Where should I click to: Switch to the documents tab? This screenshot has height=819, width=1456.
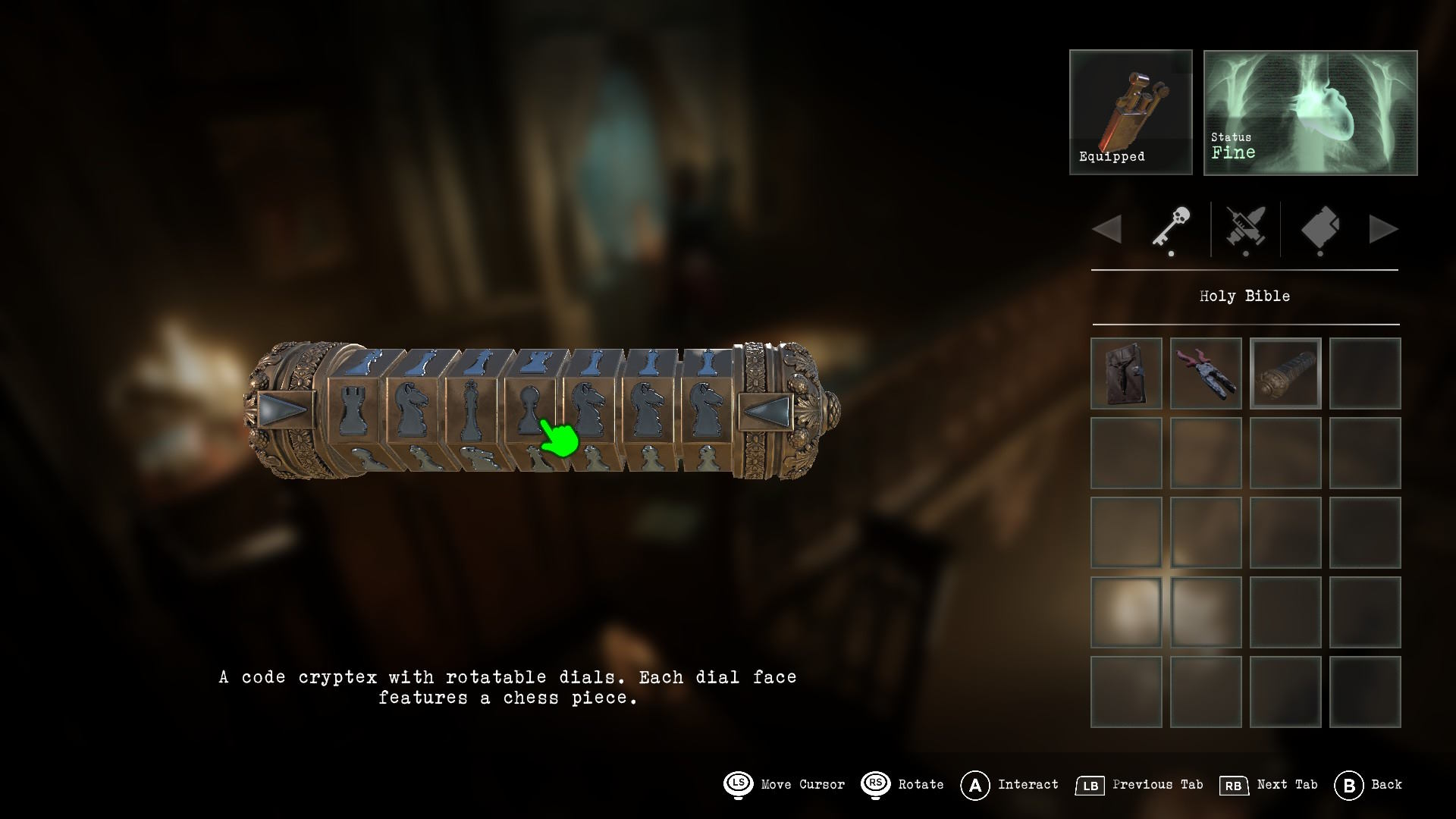click(1319, 228)
